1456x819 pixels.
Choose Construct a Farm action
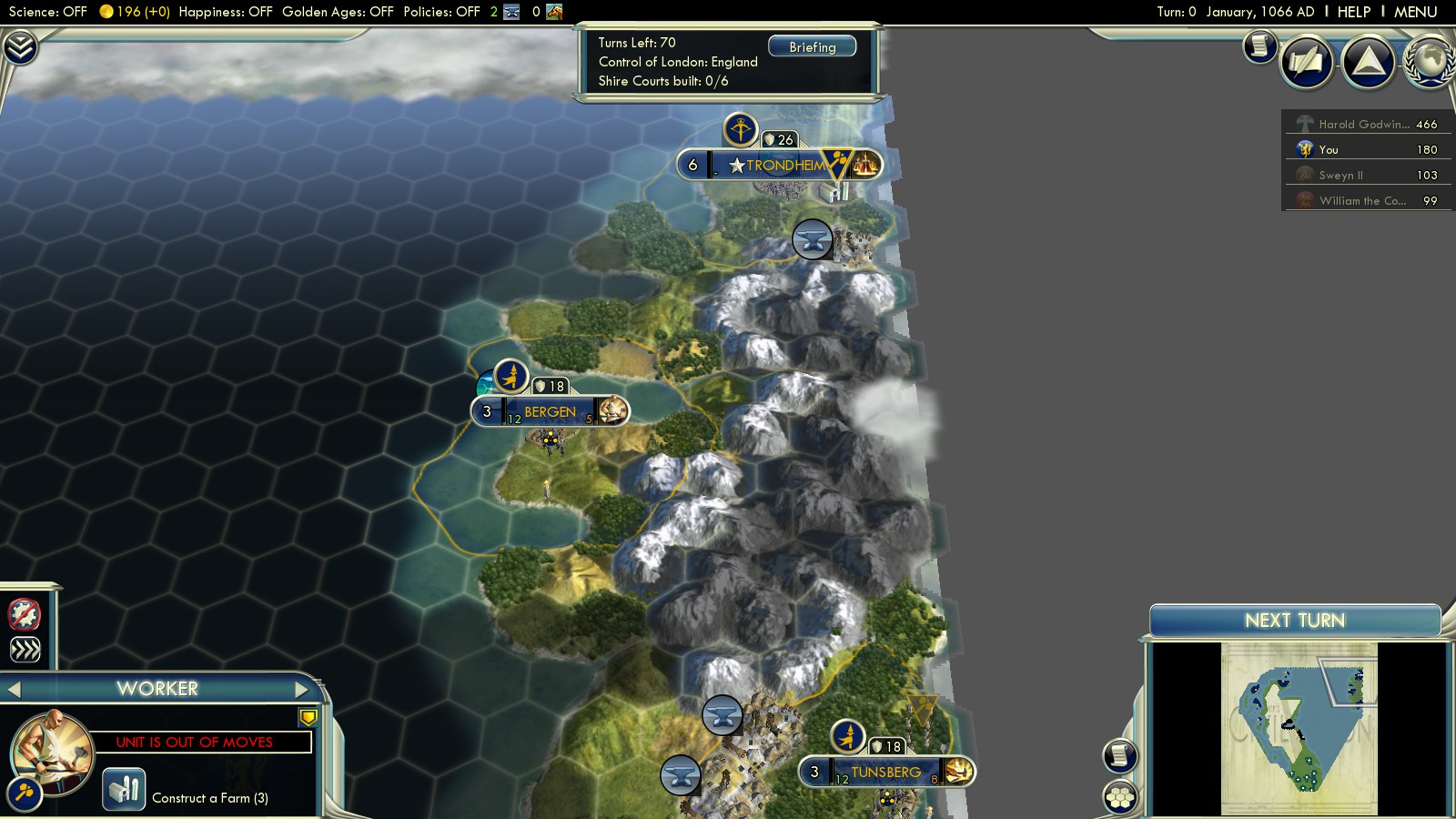coord(125,789)
